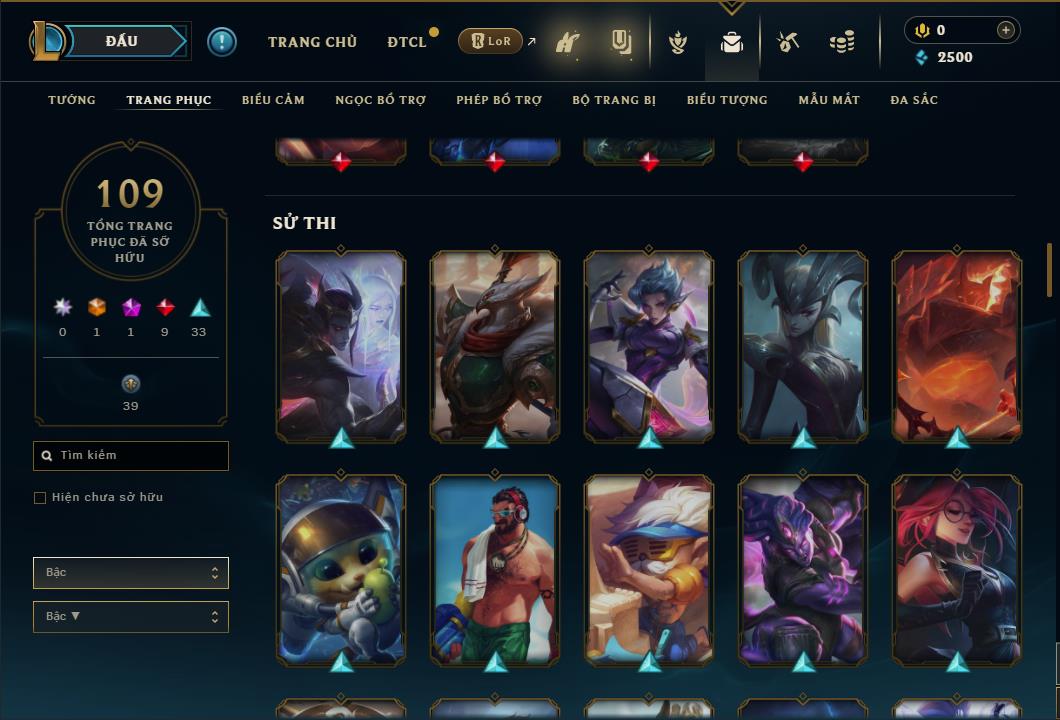
Task: Go to the BIỂU TƯỢNG tab
Action: (727, 100)
